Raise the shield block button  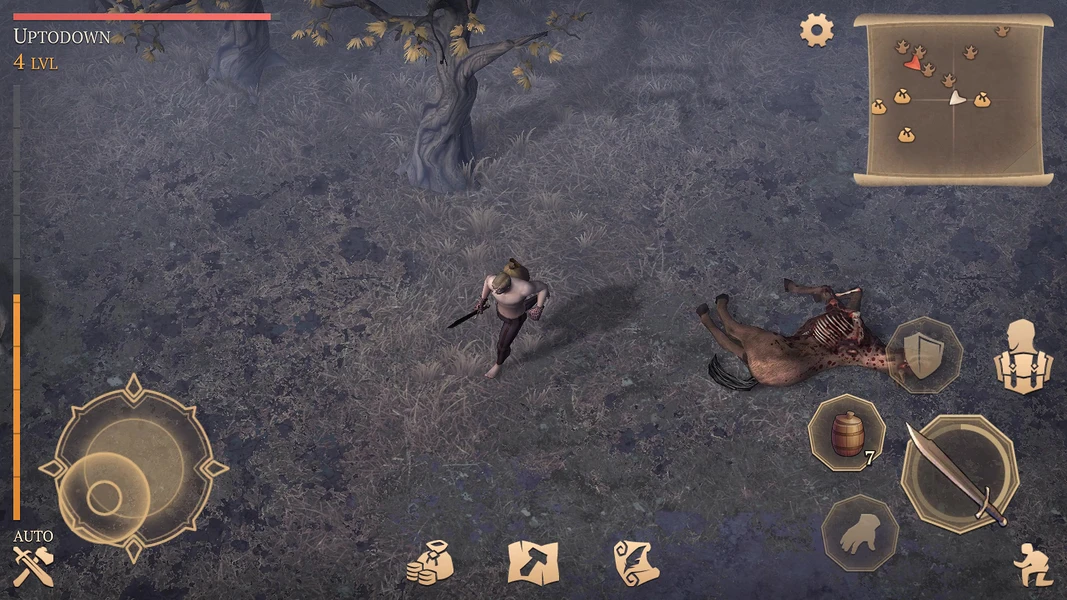(x=924, y=355)
